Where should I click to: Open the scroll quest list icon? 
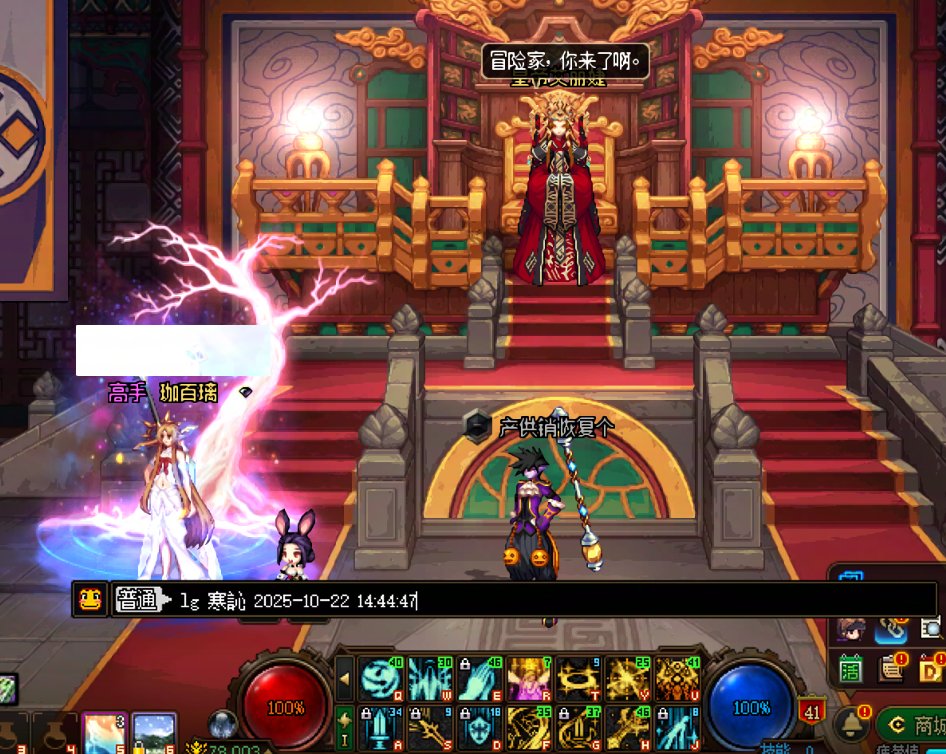click(x=890, y=668)
